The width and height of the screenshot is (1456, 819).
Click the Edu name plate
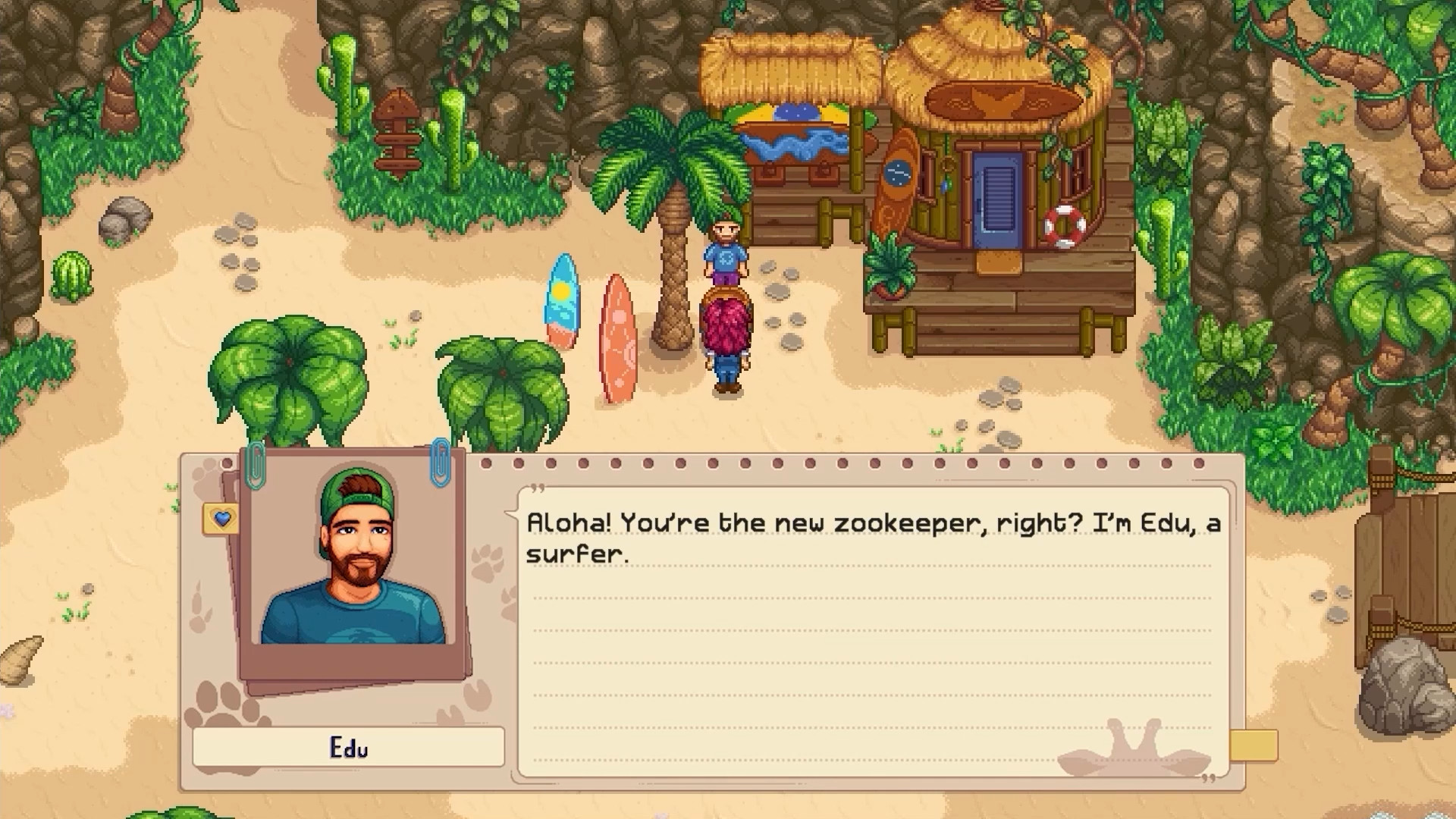[348, 747]
